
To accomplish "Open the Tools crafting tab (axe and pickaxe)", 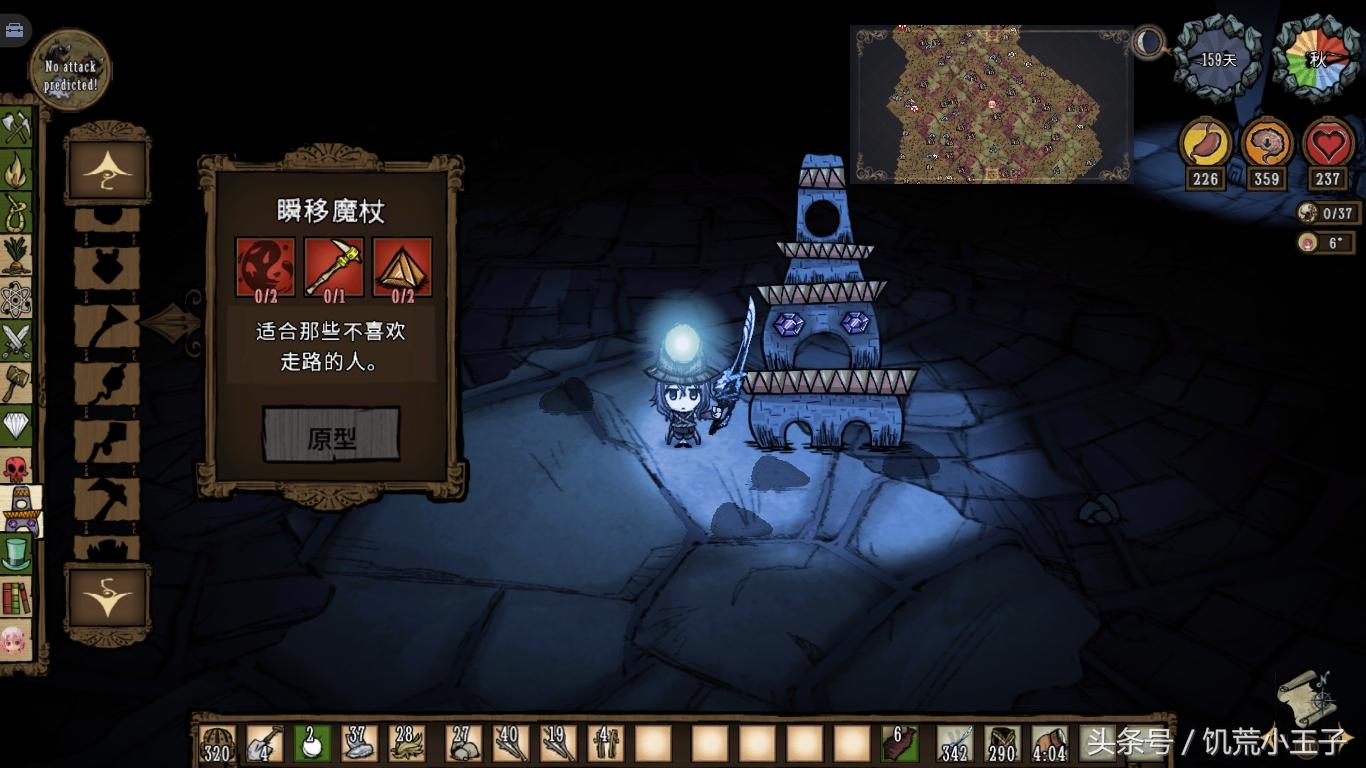I will click(x=16, y=126).
